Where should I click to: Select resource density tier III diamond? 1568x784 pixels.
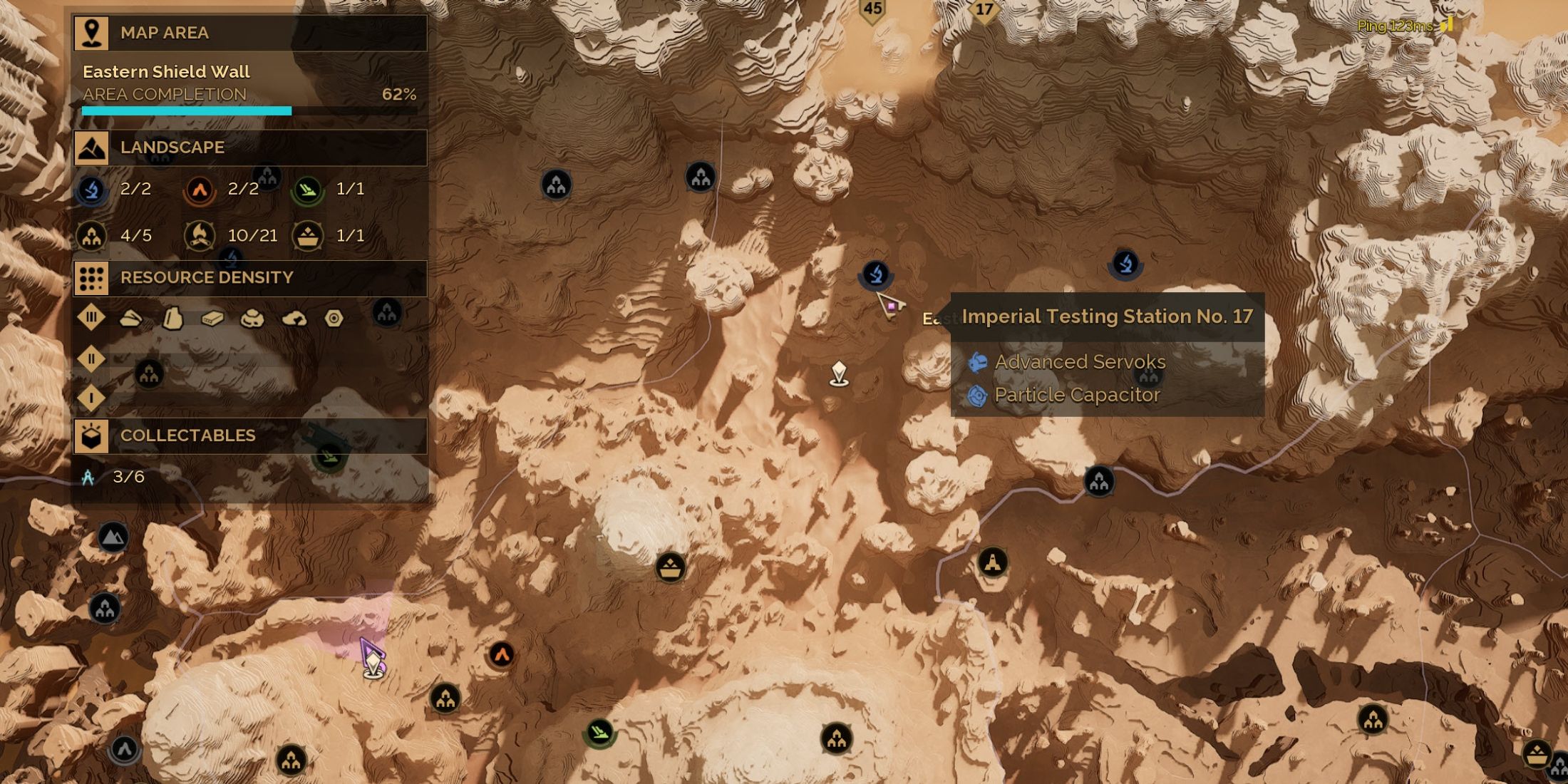pos(91,318)
